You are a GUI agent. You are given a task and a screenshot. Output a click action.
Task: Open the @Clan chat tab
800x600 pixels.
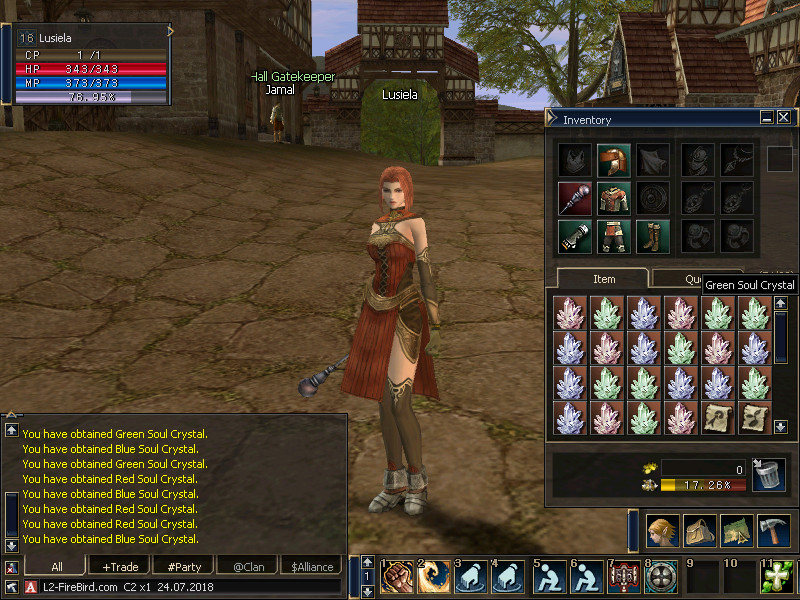248,567
